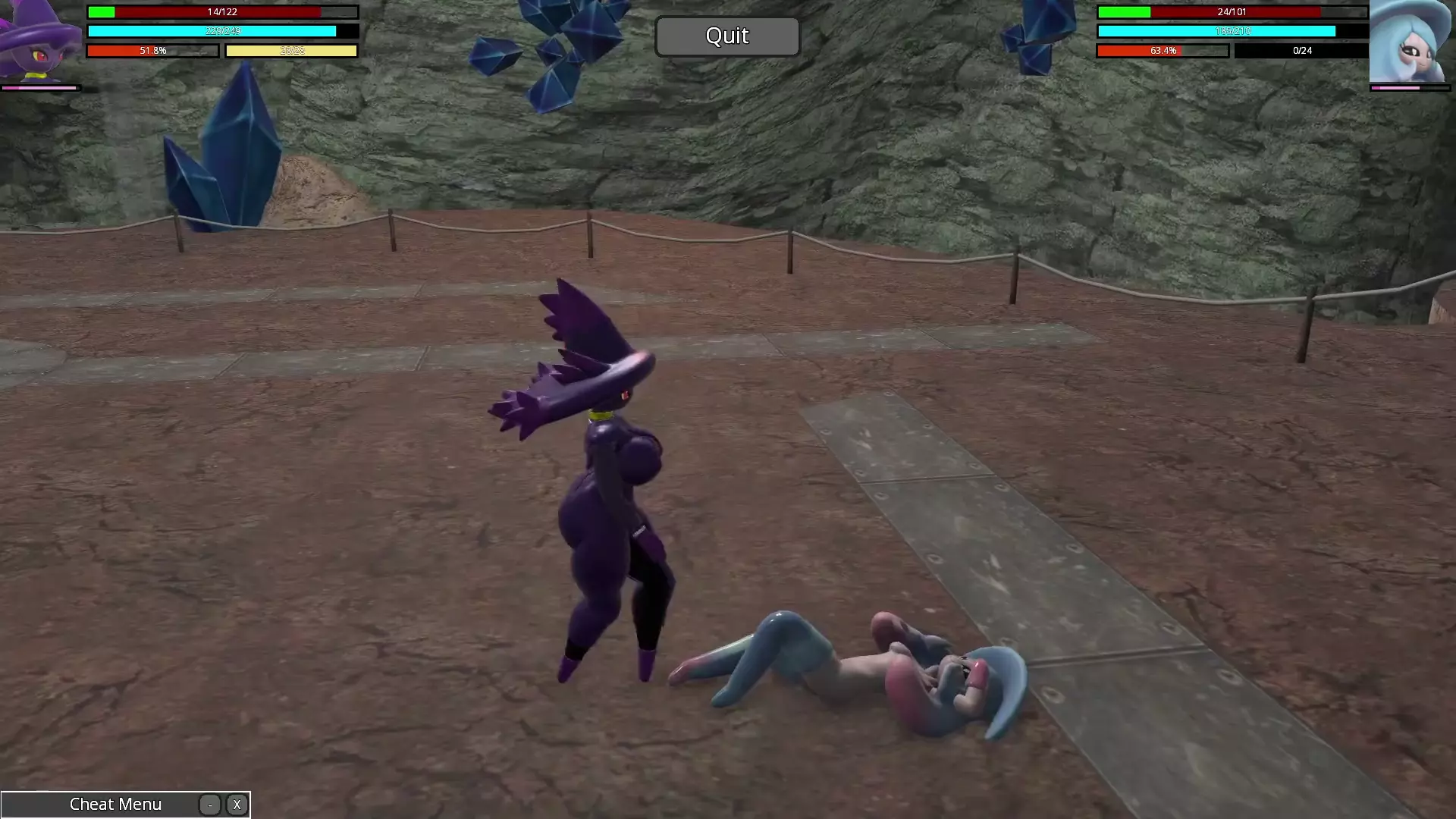
Task: Close the Cheat Menu panel
Action: pos(237,805)
